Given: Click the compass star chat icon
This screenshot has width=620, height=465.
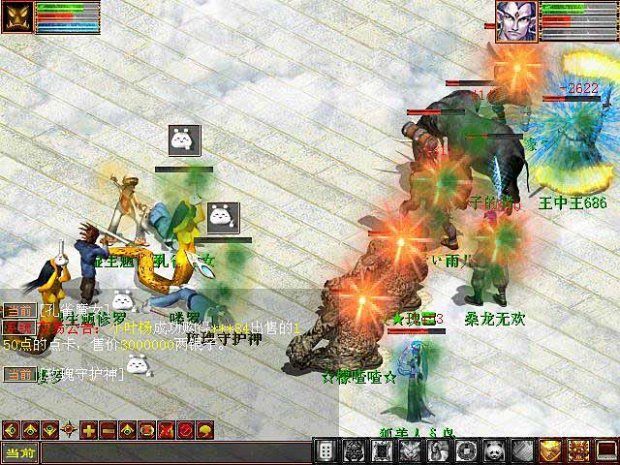Looking at the screenshot, I should (69, 430).
